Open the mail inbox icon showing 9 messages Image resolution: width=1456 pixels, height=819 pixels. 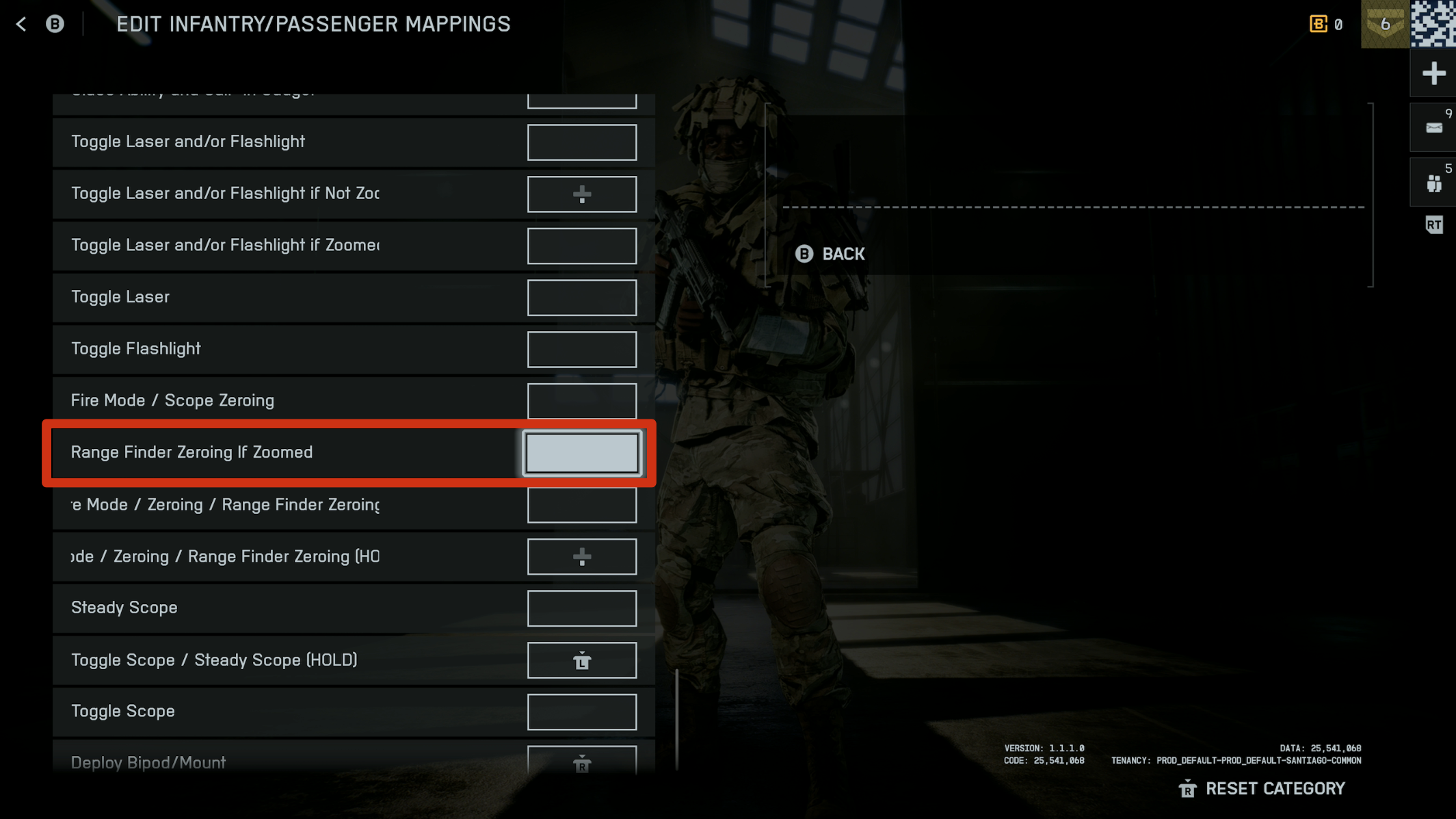click(1433, 127)
